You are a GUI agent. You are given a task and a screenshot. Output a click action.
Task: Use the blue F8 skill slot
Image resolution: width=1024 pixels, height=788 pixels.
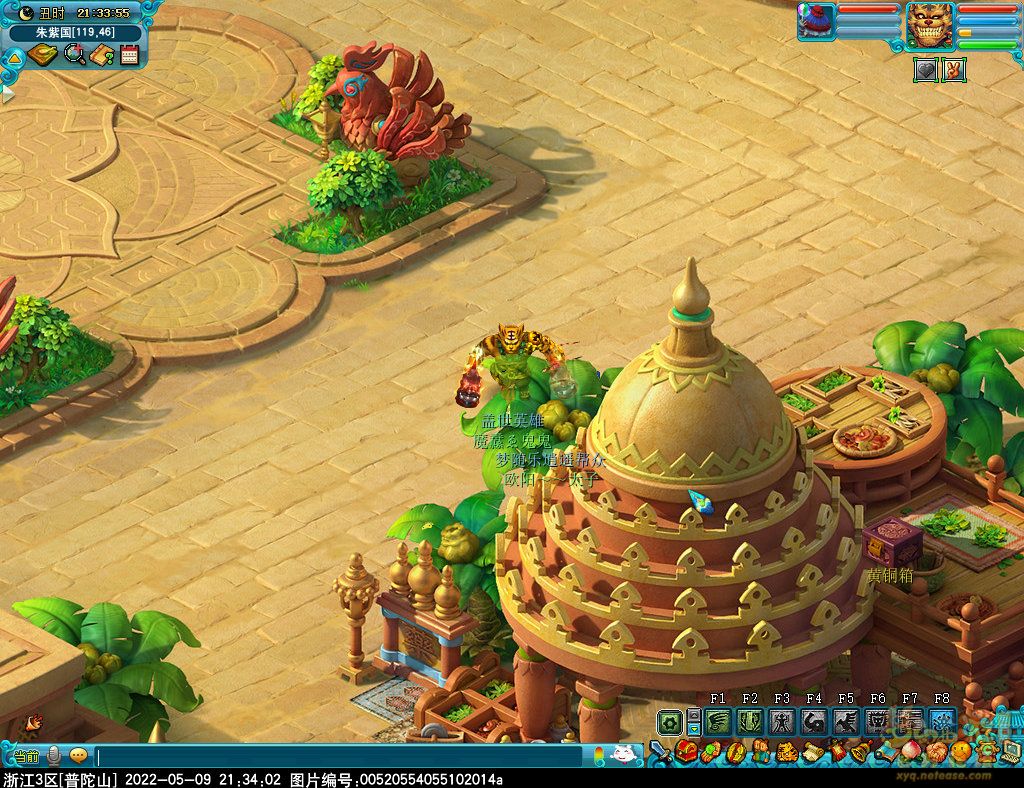[x=941, y=721]
